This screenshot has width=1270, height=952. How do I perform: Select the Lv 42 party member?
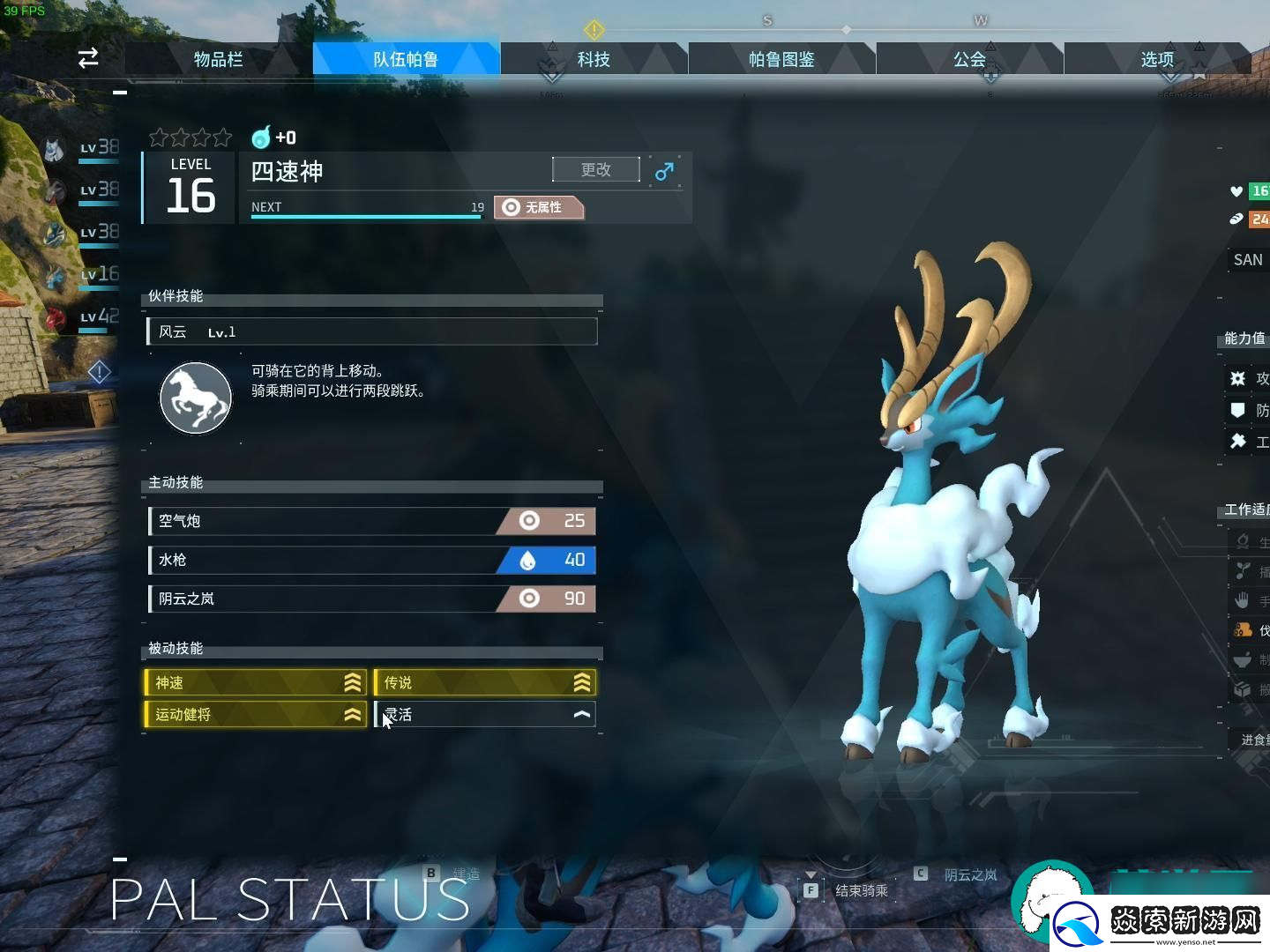[x=82, y=317]
